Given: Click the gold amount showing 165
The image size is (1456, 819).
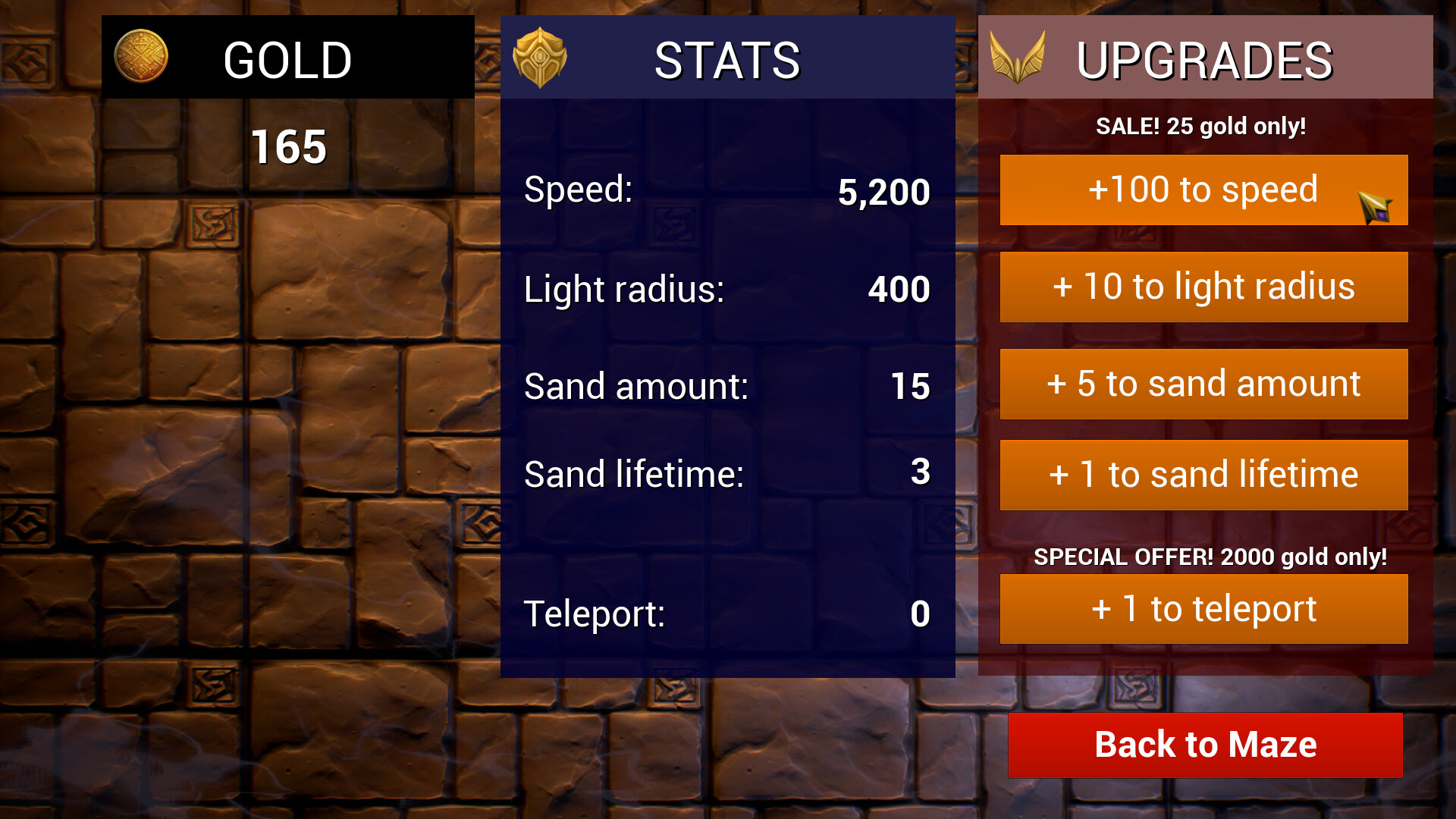Looking at the screenshot, I should 288,146.
